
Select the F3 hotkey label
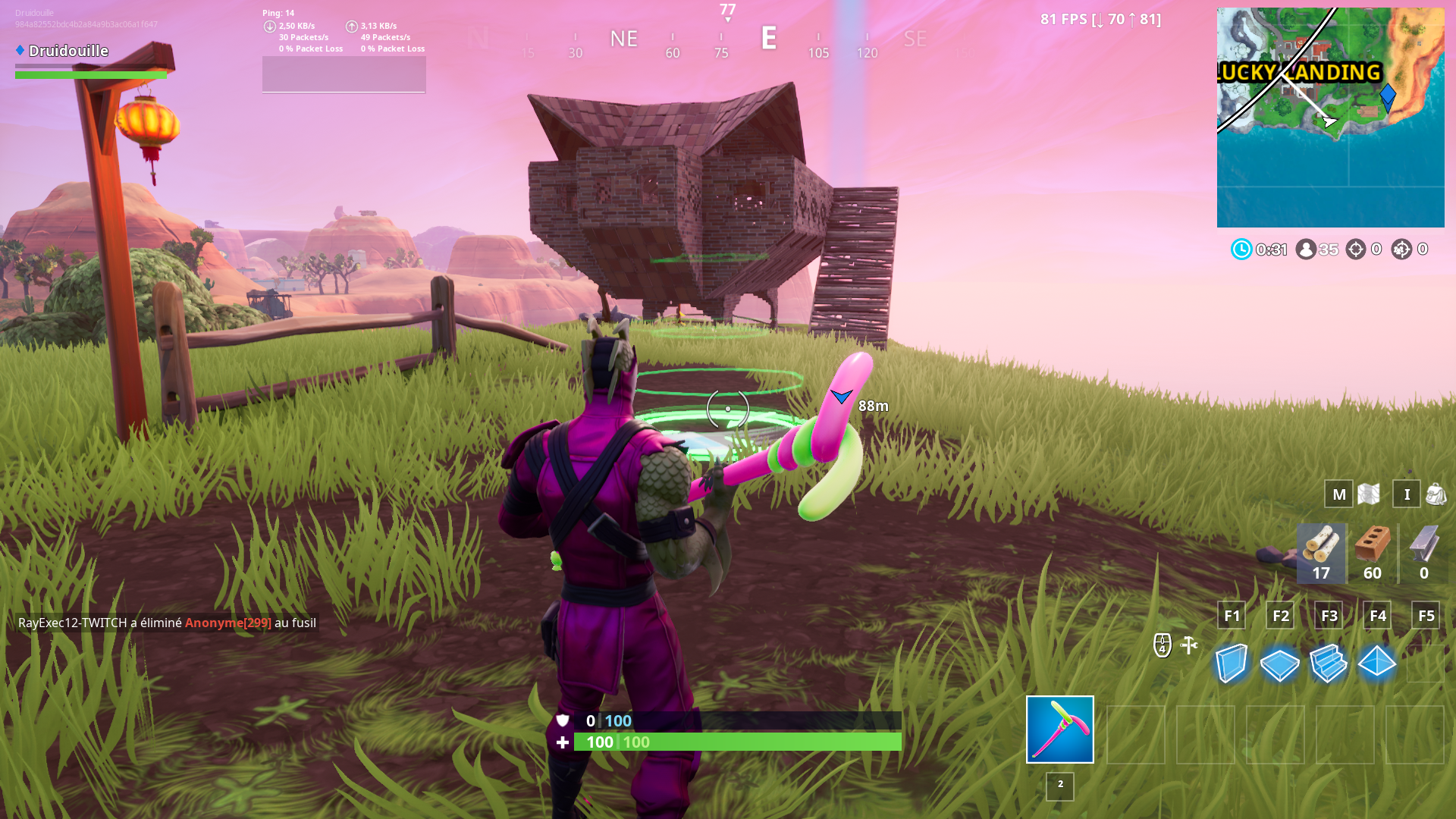coord(1329,616)
